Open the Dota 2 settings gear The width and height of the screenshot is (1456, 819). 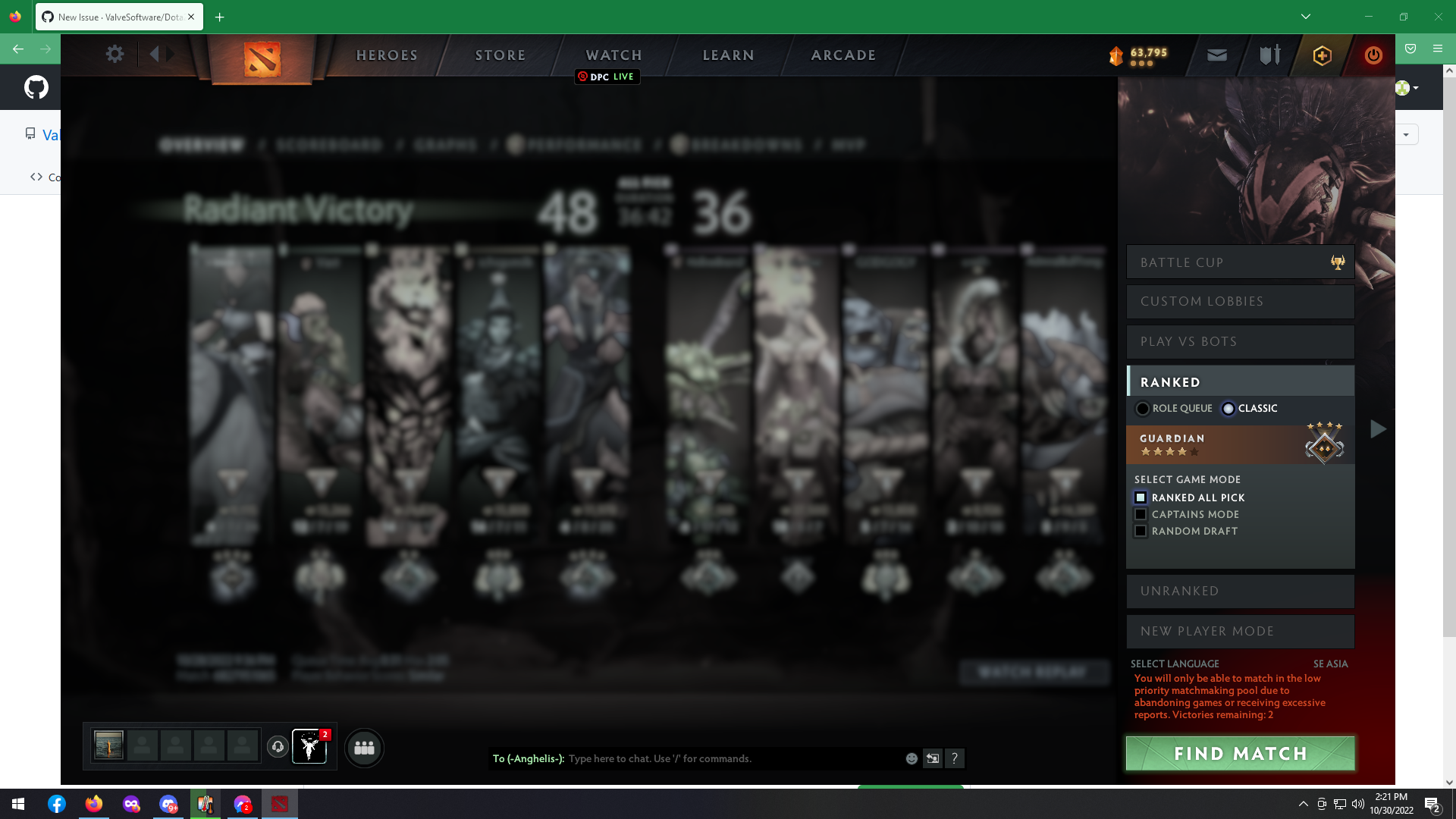(x=115, y=54)
